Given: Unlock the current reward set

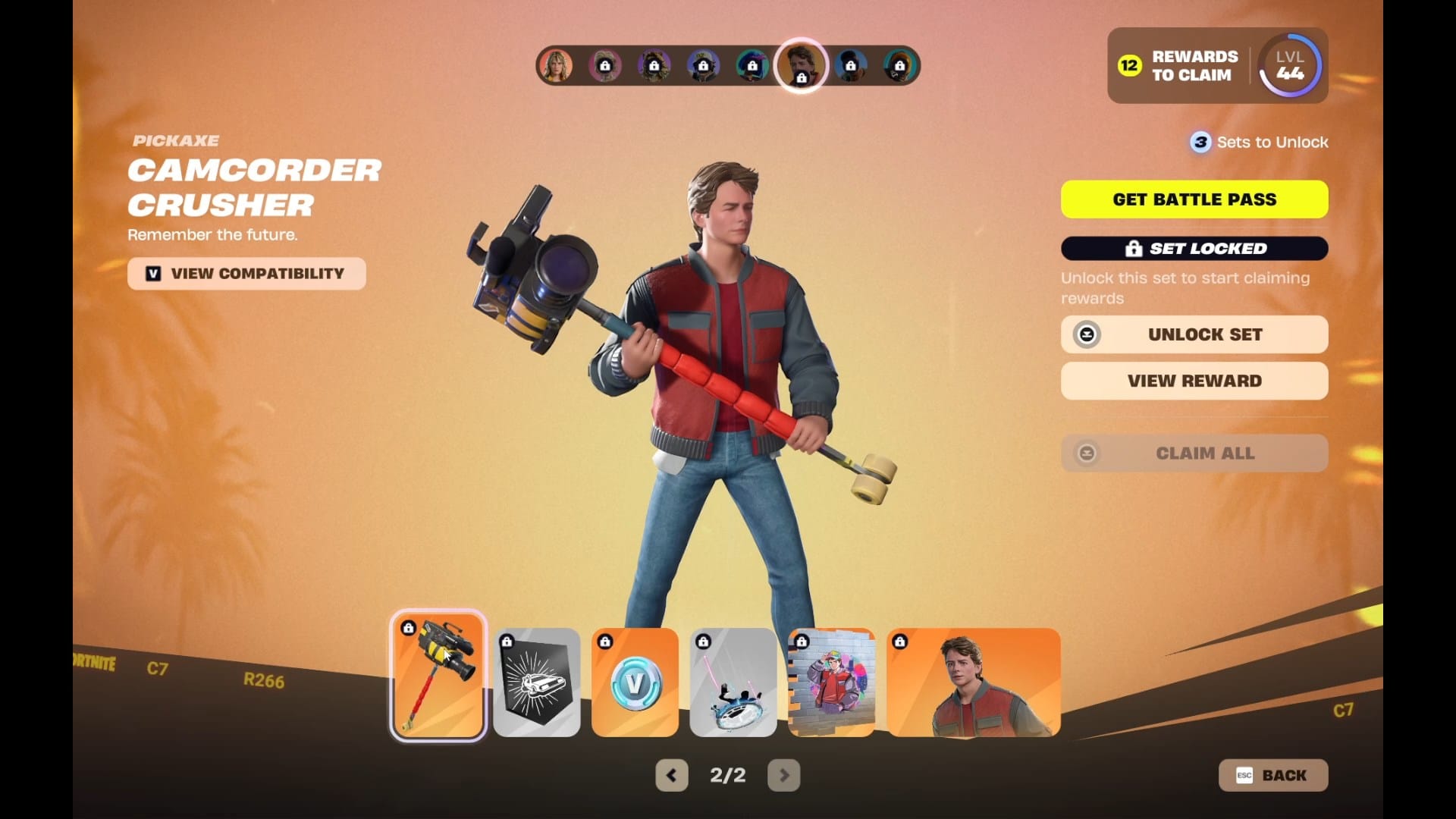Looking at the screenshot, I should (x=1194, y=334).
